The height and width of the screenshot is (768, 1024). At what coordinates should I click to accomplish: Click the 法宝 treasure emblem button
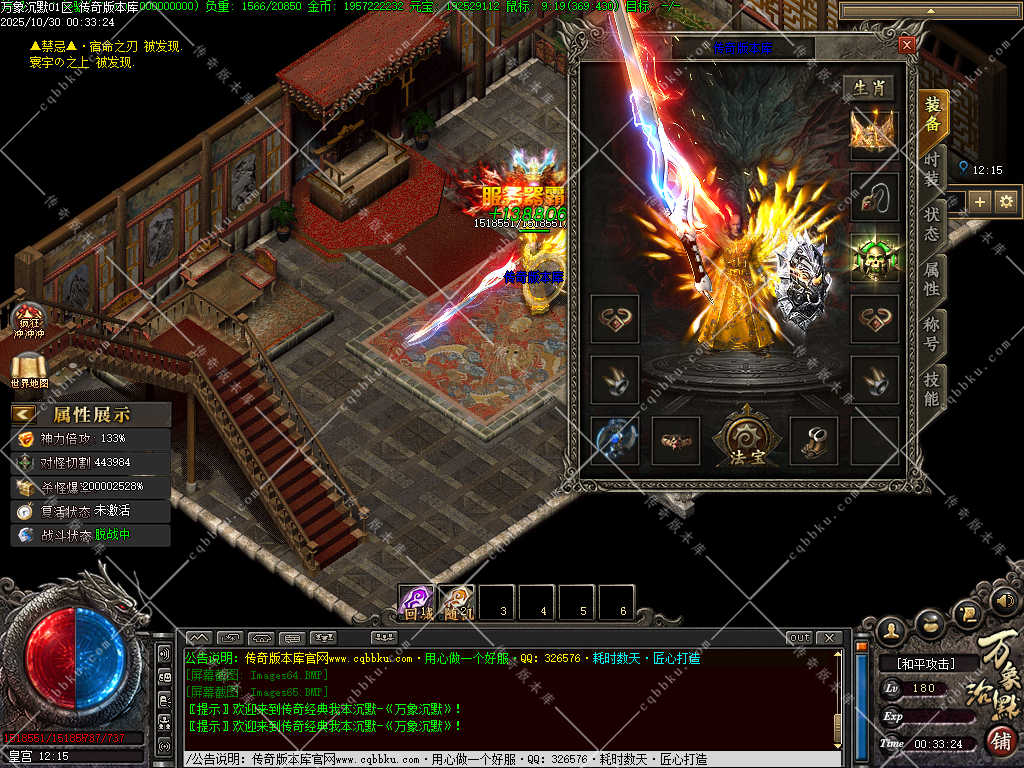tap(741, 438)
